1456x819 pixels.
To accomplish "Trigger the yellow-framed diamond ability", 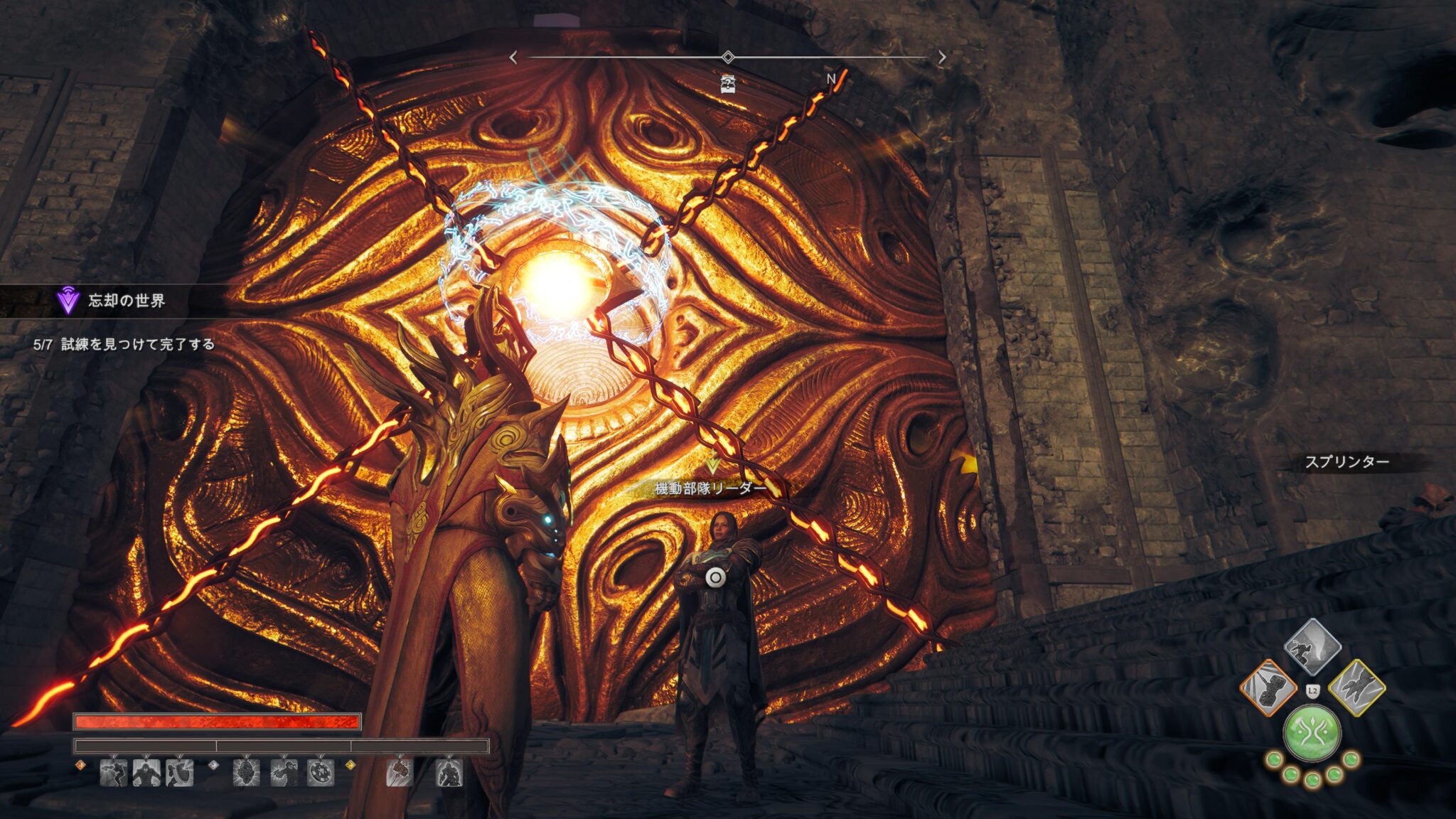I will click(1356, 688).
